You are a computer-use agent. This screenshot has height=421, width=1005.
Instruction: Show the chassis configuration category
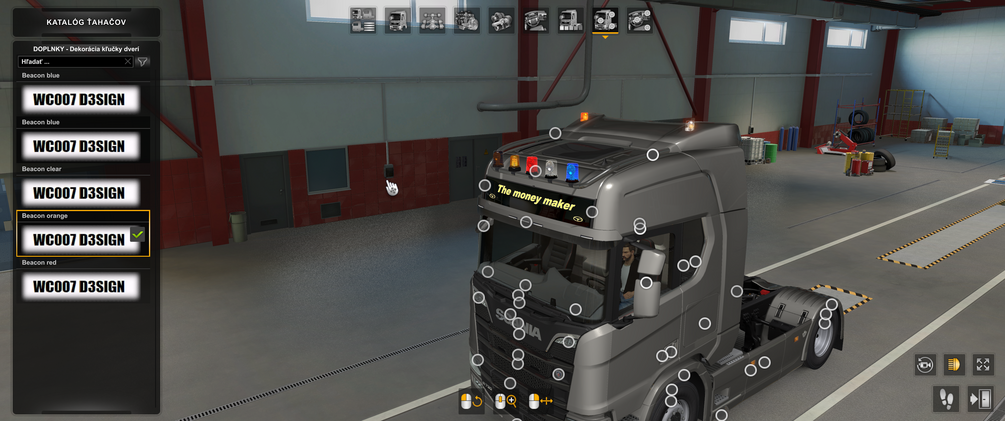[x=432, y=20]
